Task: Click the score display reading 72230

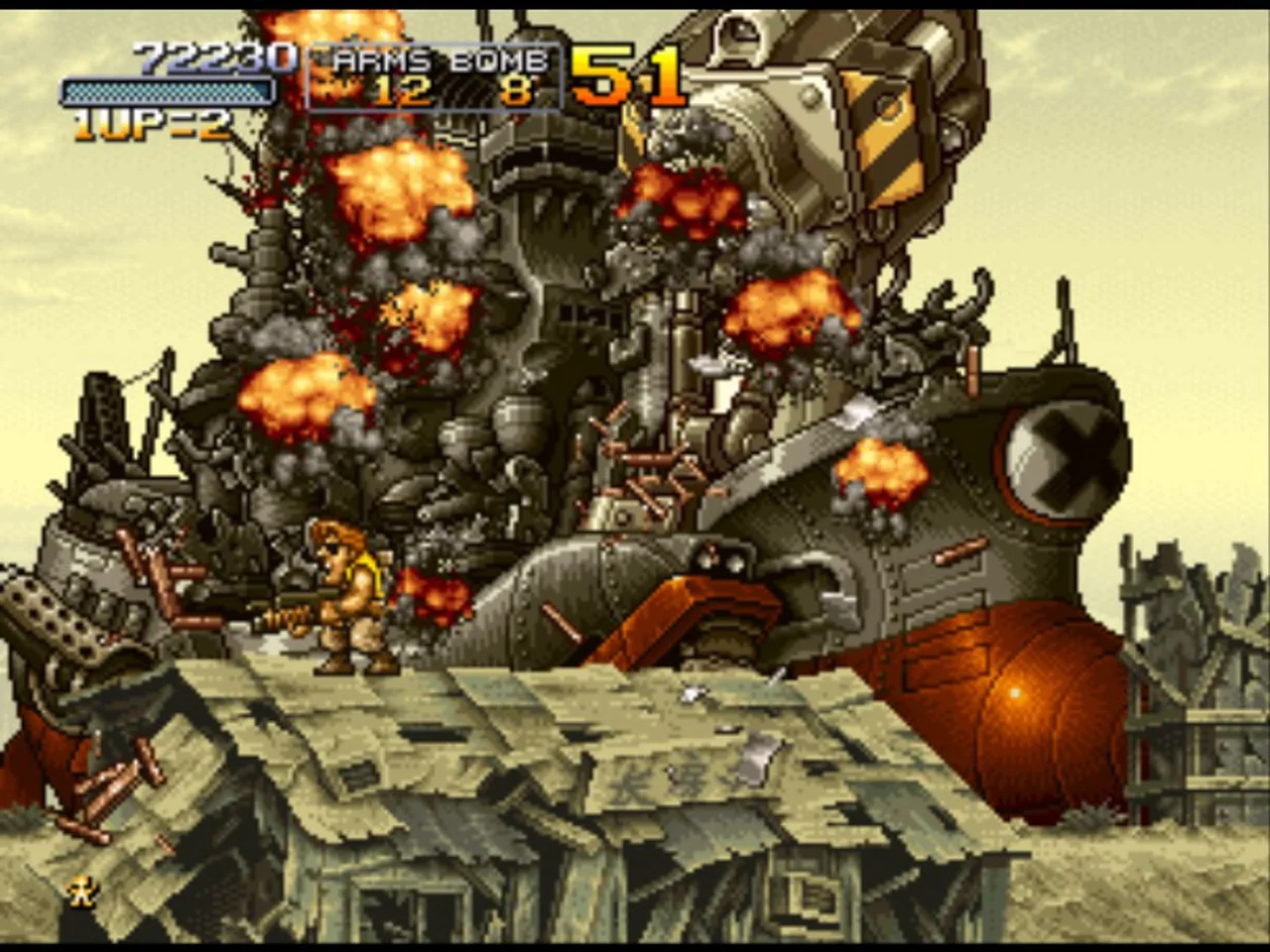Action: pyautogui.click(x=213, y=58)
